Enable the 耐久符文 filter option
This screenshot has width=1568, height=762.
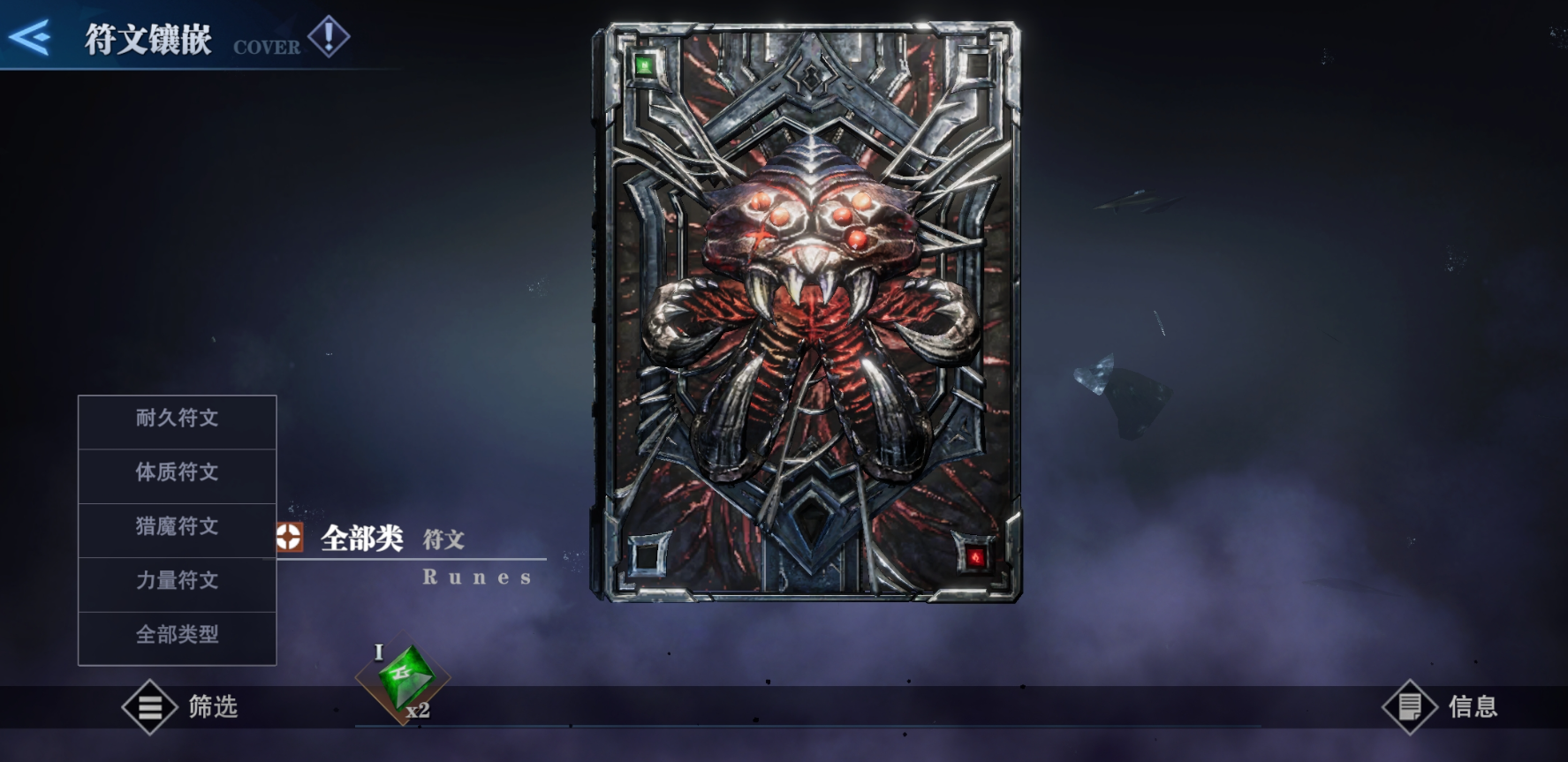coord(177,419)
